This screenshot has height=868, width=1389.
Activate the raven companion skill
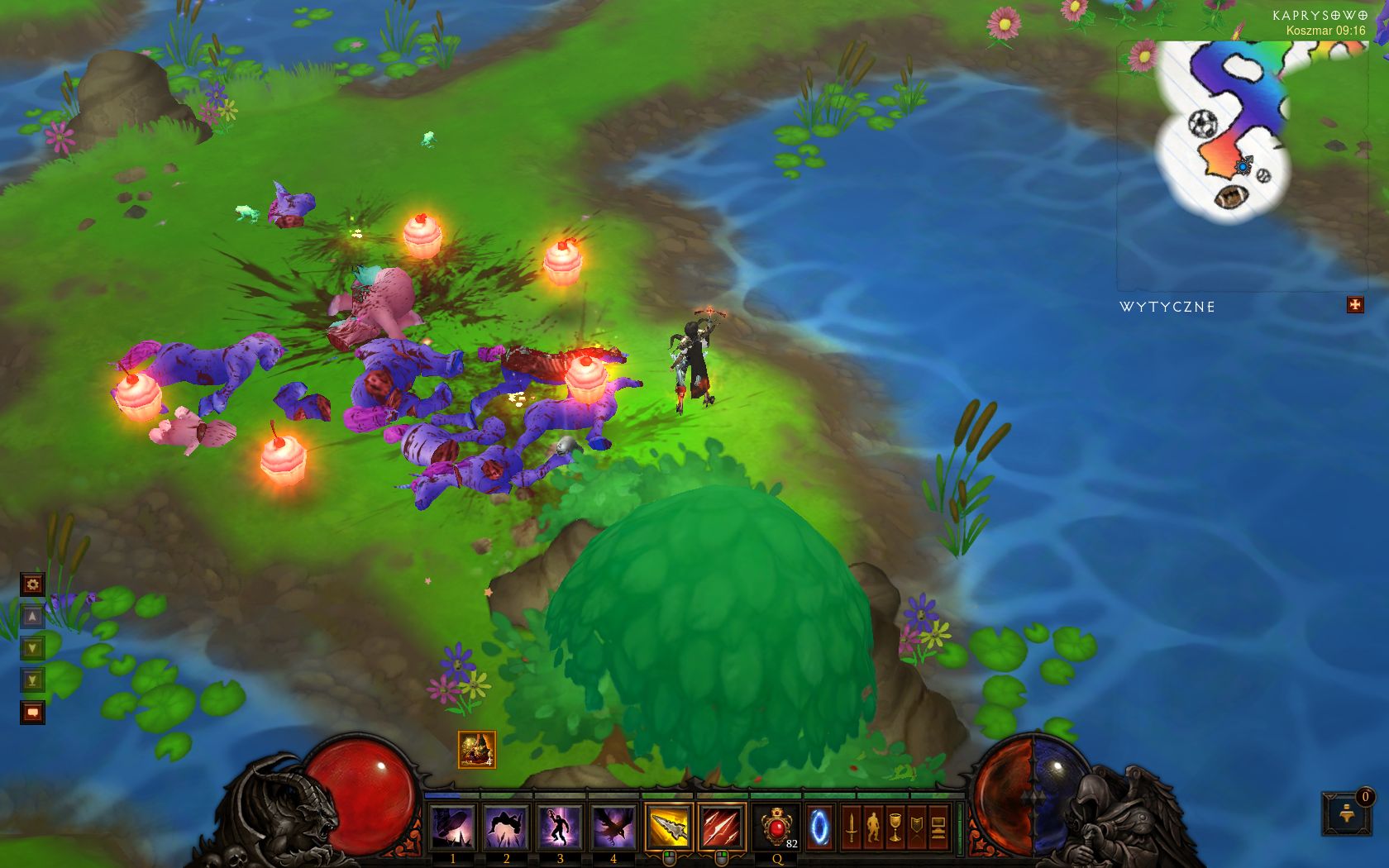(x=613, y=827)
